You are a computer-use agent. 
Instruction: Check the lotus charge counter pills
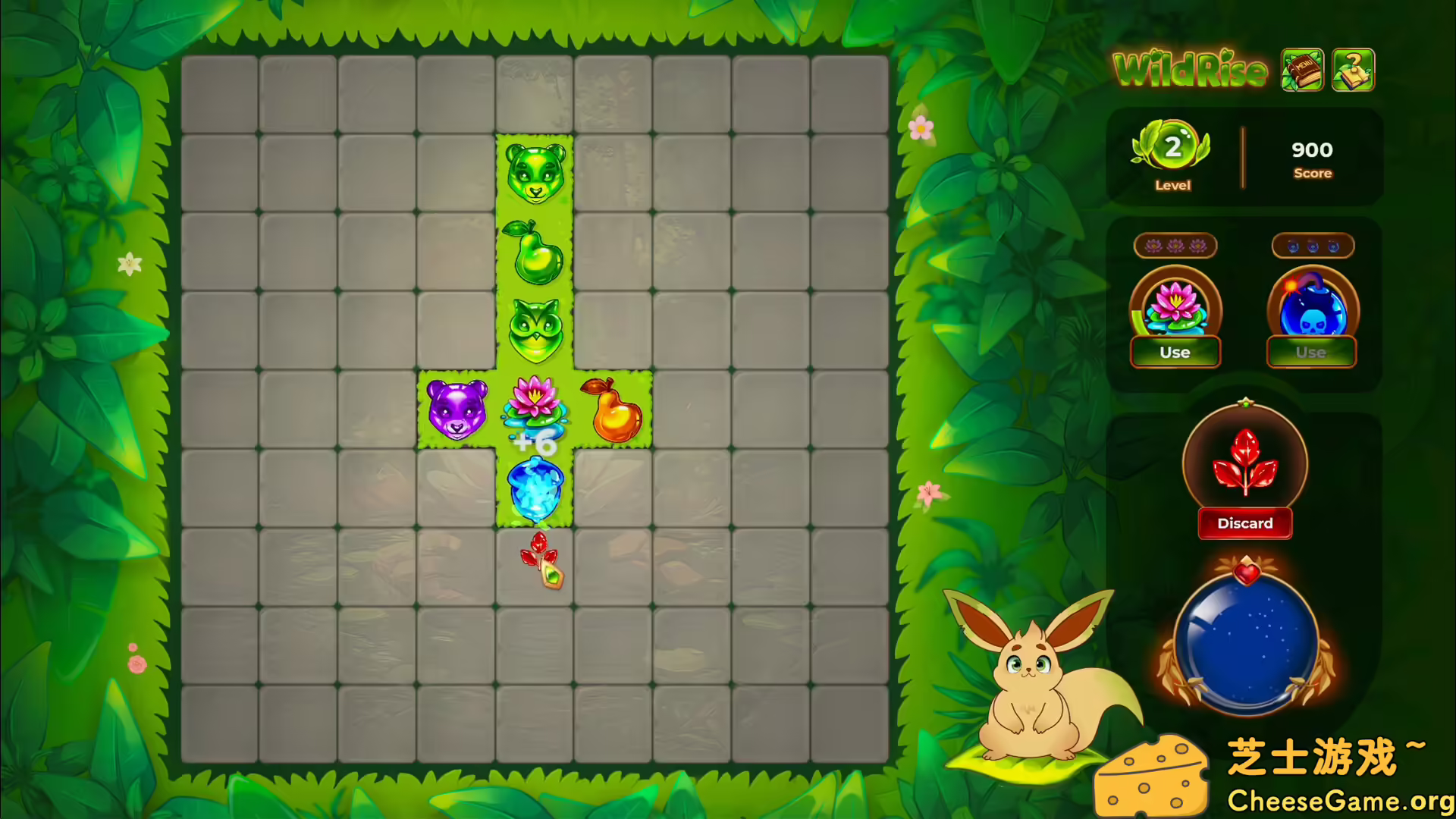1175,246
